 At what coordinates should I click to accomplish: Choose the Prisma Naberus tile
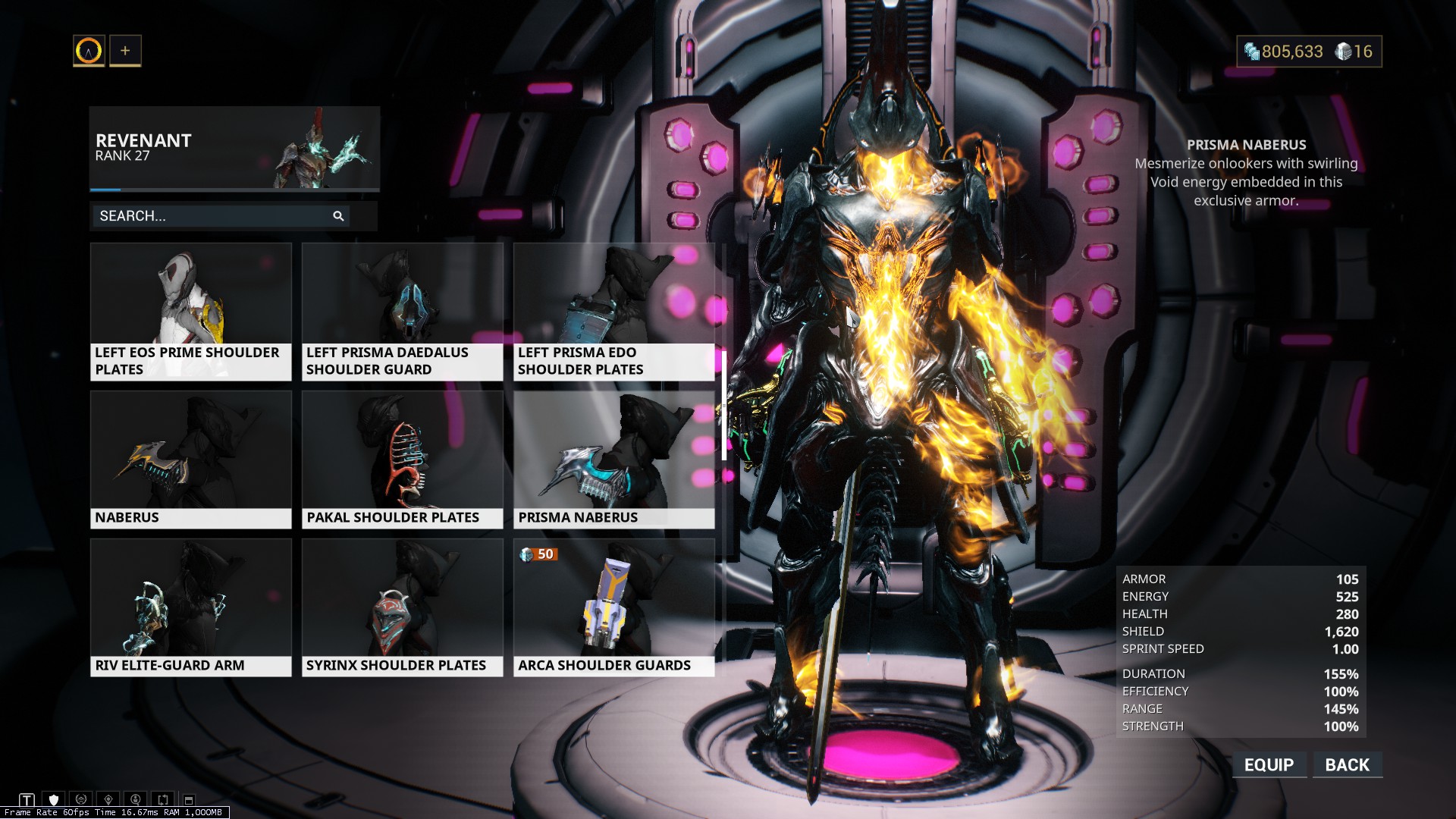coord(613,459)
